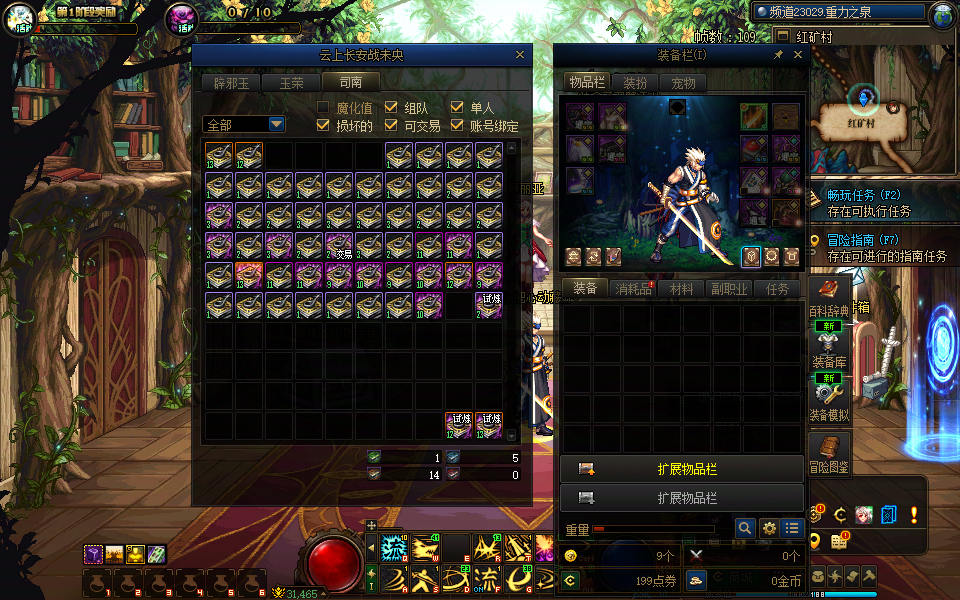
Task: Toggle the 账号绑定 filter checkbox
Action: tap(457, 126)
